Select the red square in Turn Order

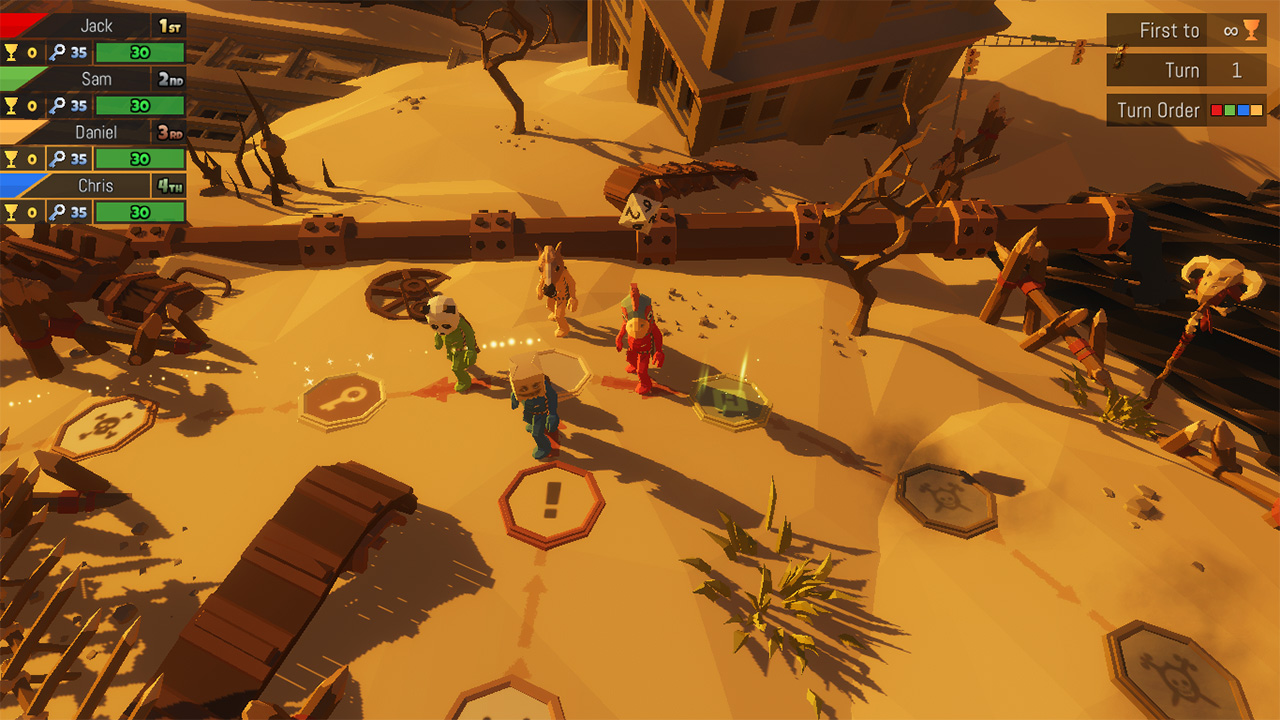pyautogui.click(x=1219, y=110)
